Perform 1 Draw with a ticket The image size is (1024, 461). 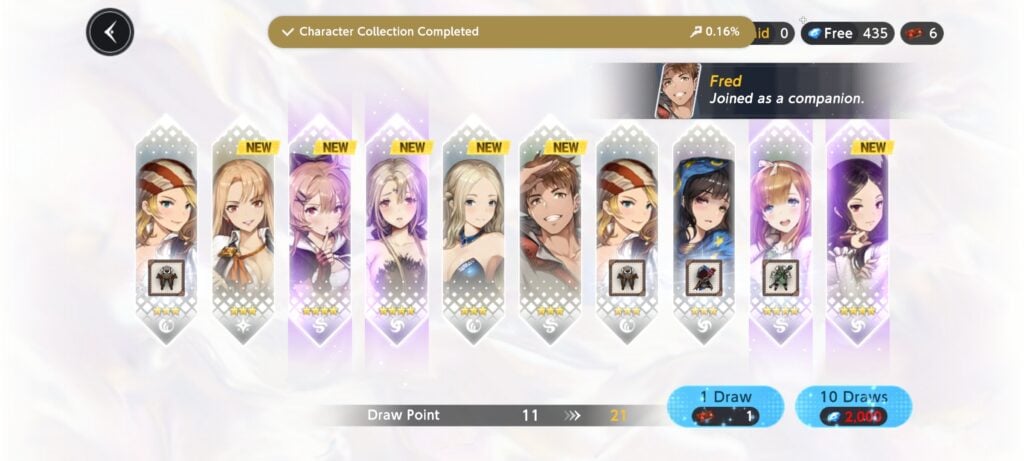725,406
